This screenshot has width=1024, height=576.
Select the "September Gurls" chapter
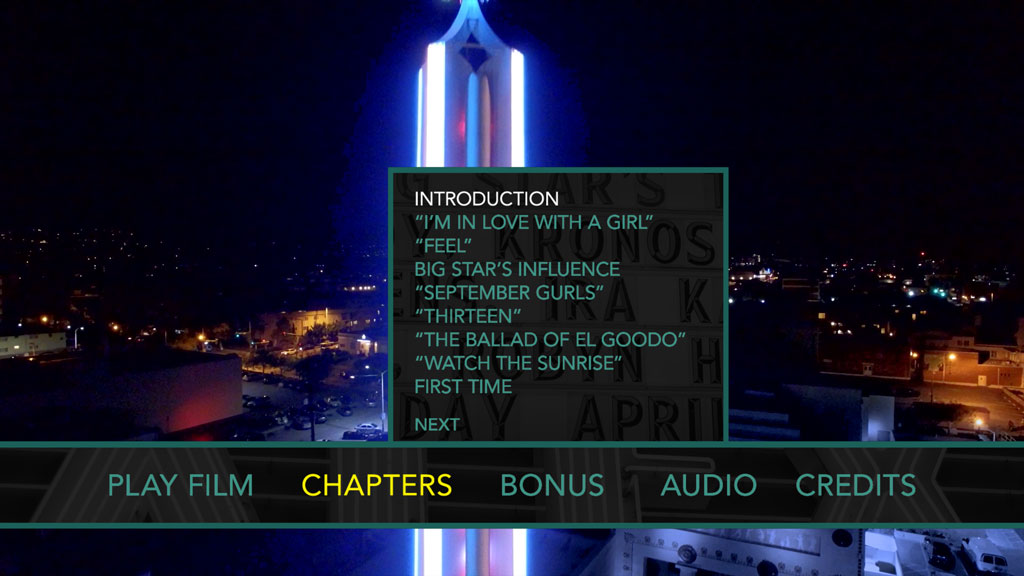point(509,293)
